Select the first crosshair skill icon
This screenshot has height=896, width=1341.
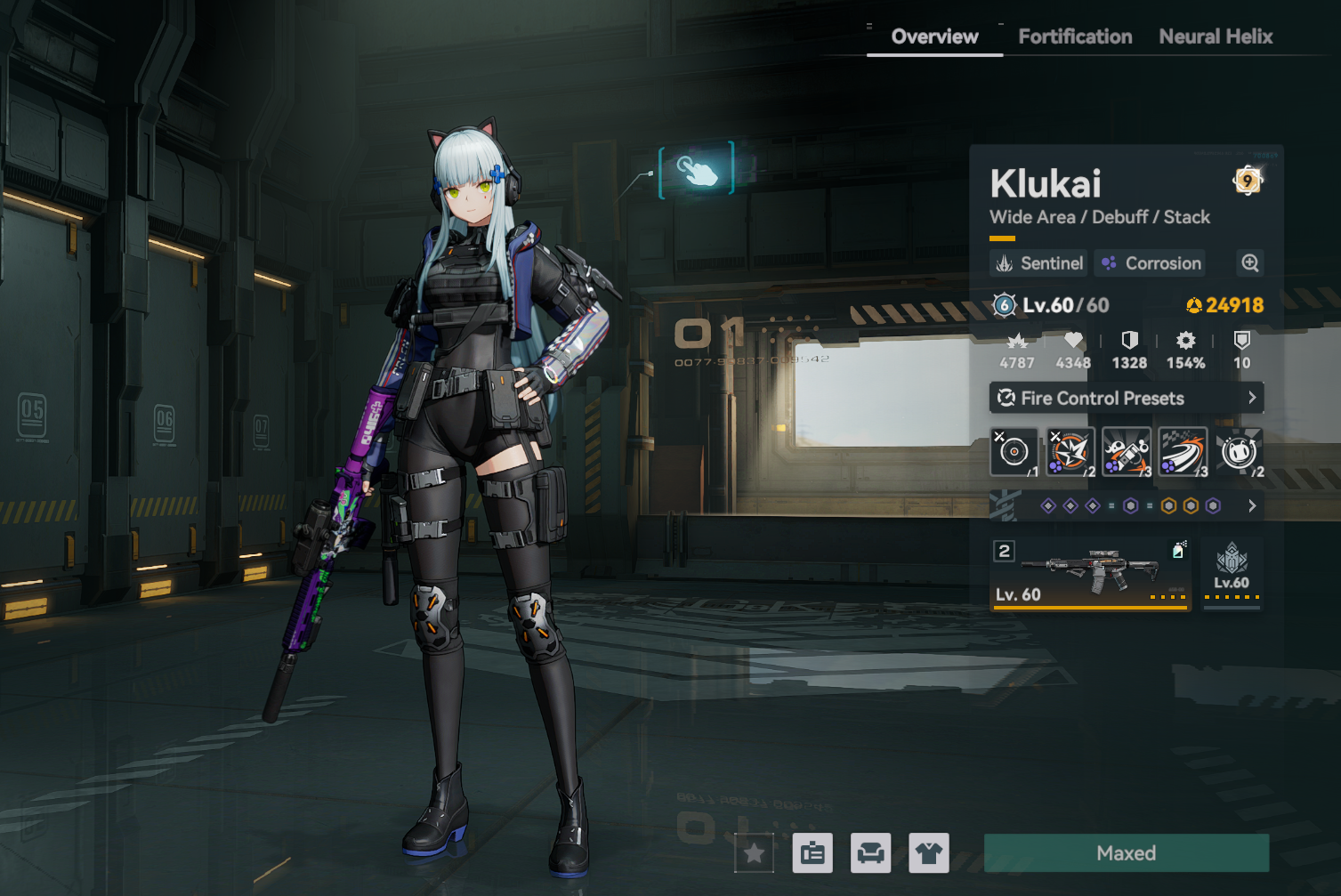tap(1014, 452)
